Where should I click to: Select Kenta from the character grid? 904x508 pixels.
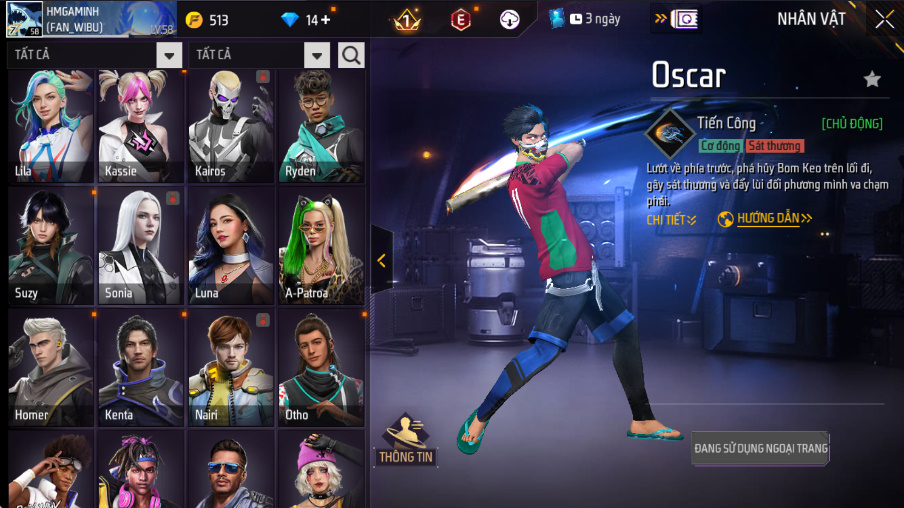pyautogui.click(x=141, y=368)
